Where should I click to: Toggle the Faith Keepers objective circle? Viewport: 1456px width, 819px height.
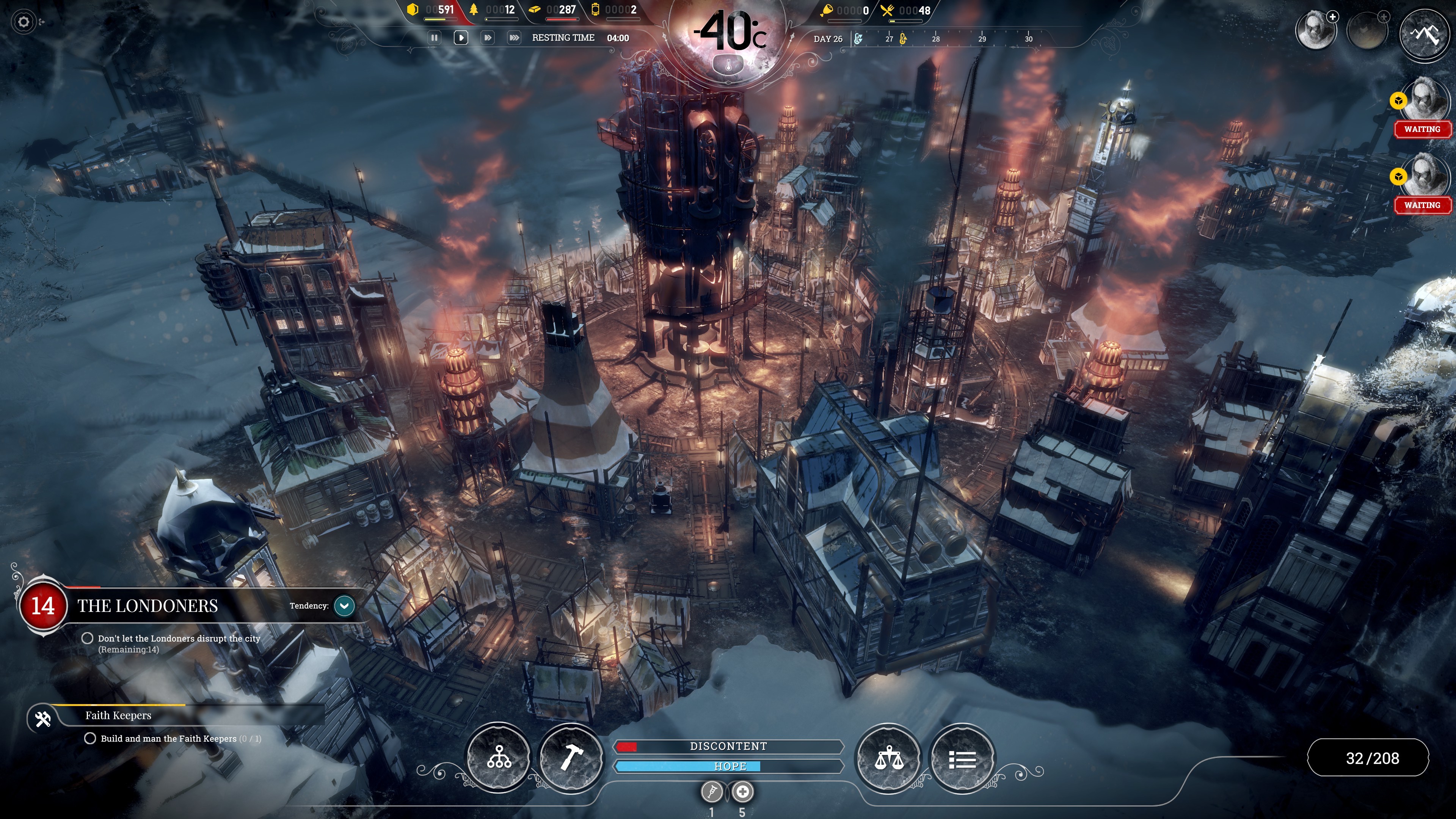91,737
